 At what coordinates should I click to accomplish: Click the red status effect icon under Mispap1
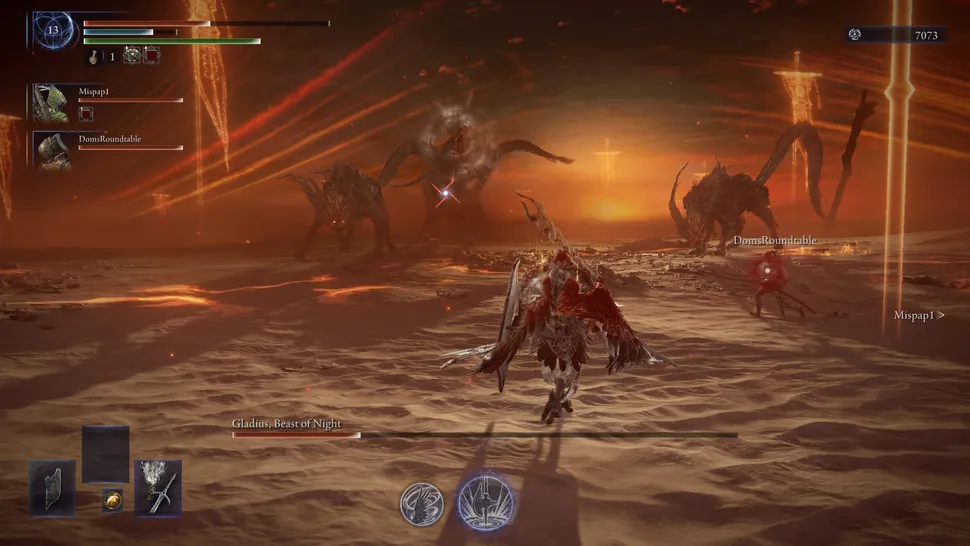[86, 115]
